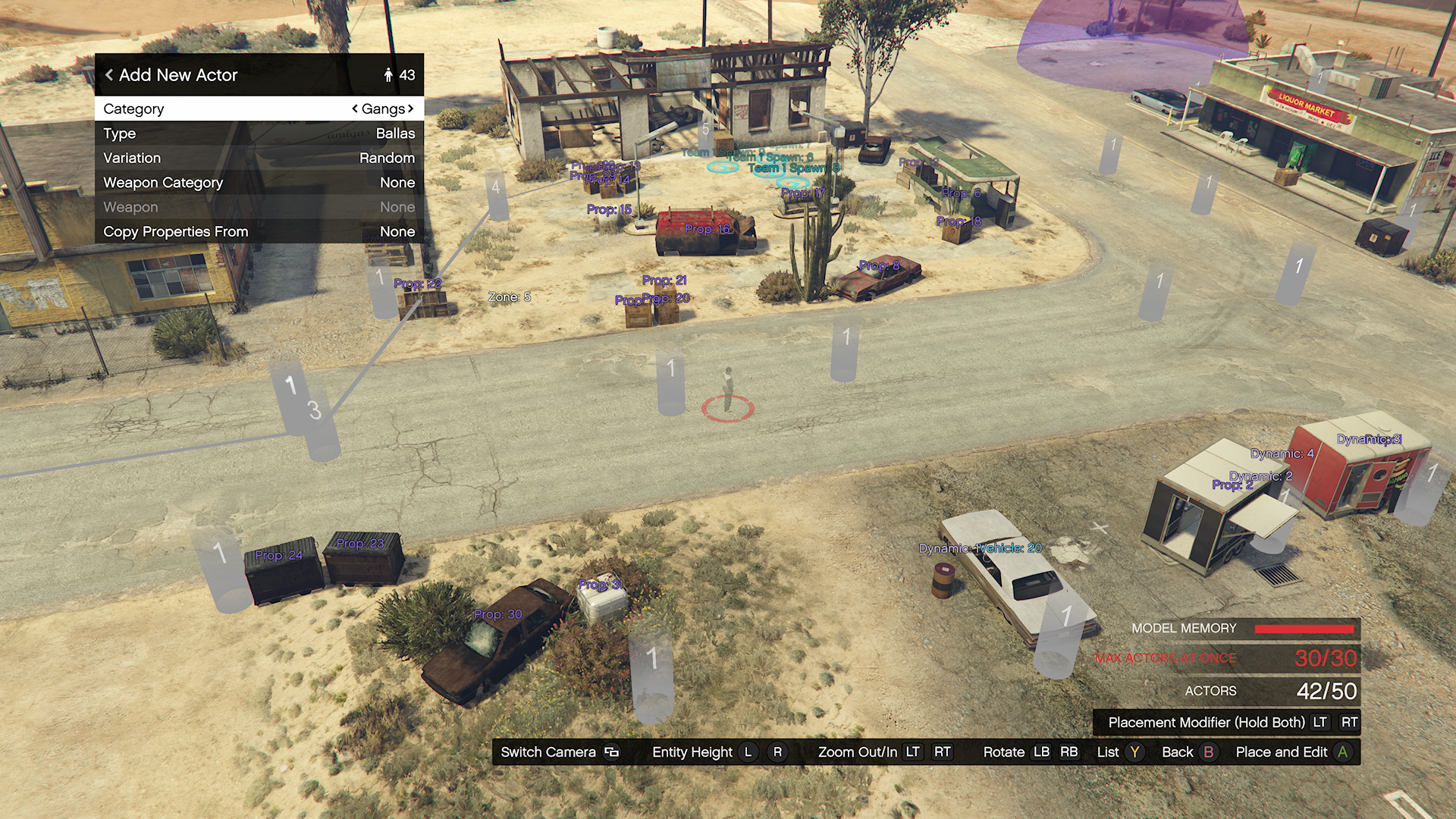This screenshot has width=1456, height=819.
Task: Click the right arrow next to Gangs
Action: click(411, 108)
